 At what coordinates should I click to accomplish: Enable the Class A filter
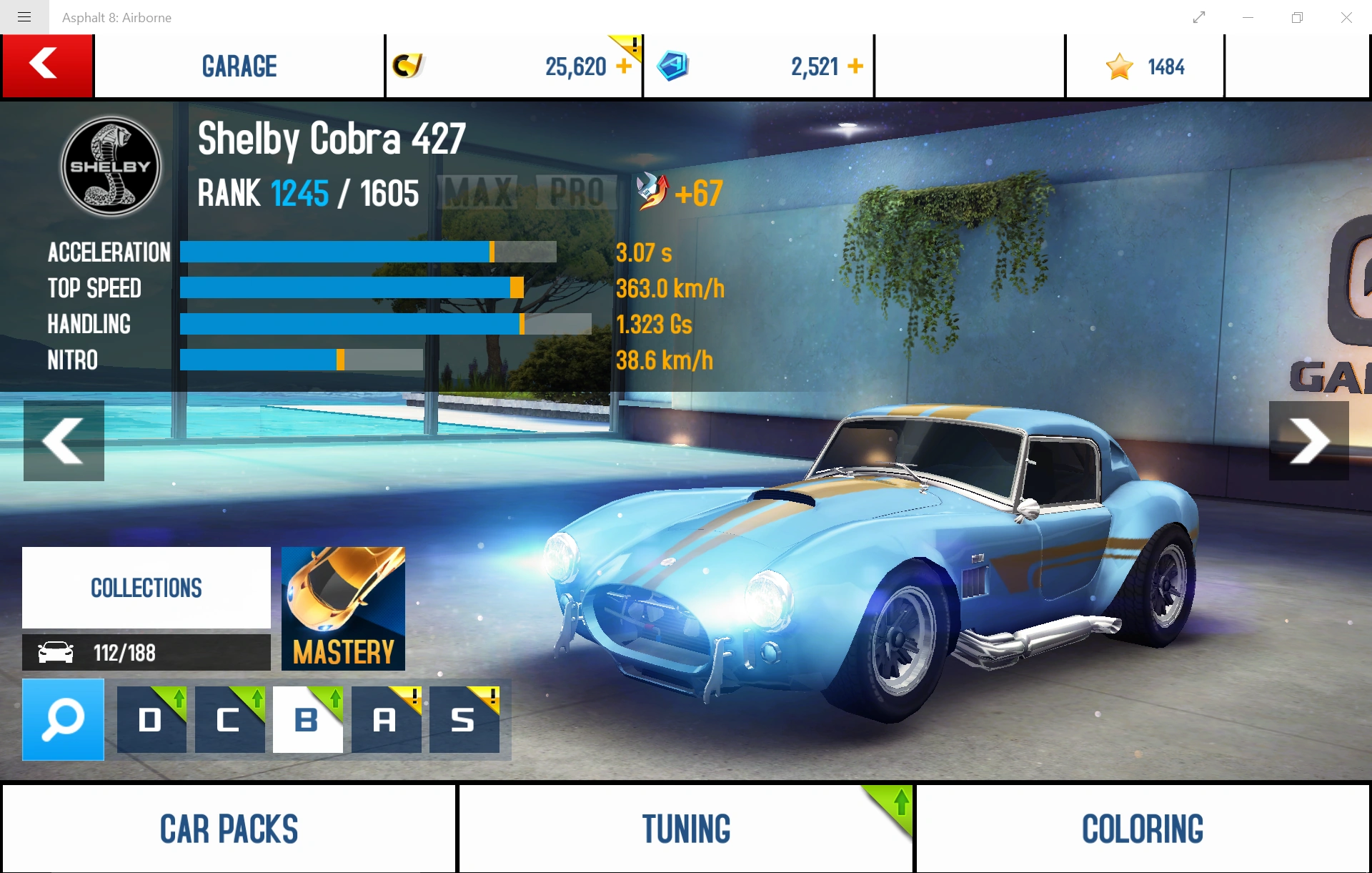click(386, 720)
